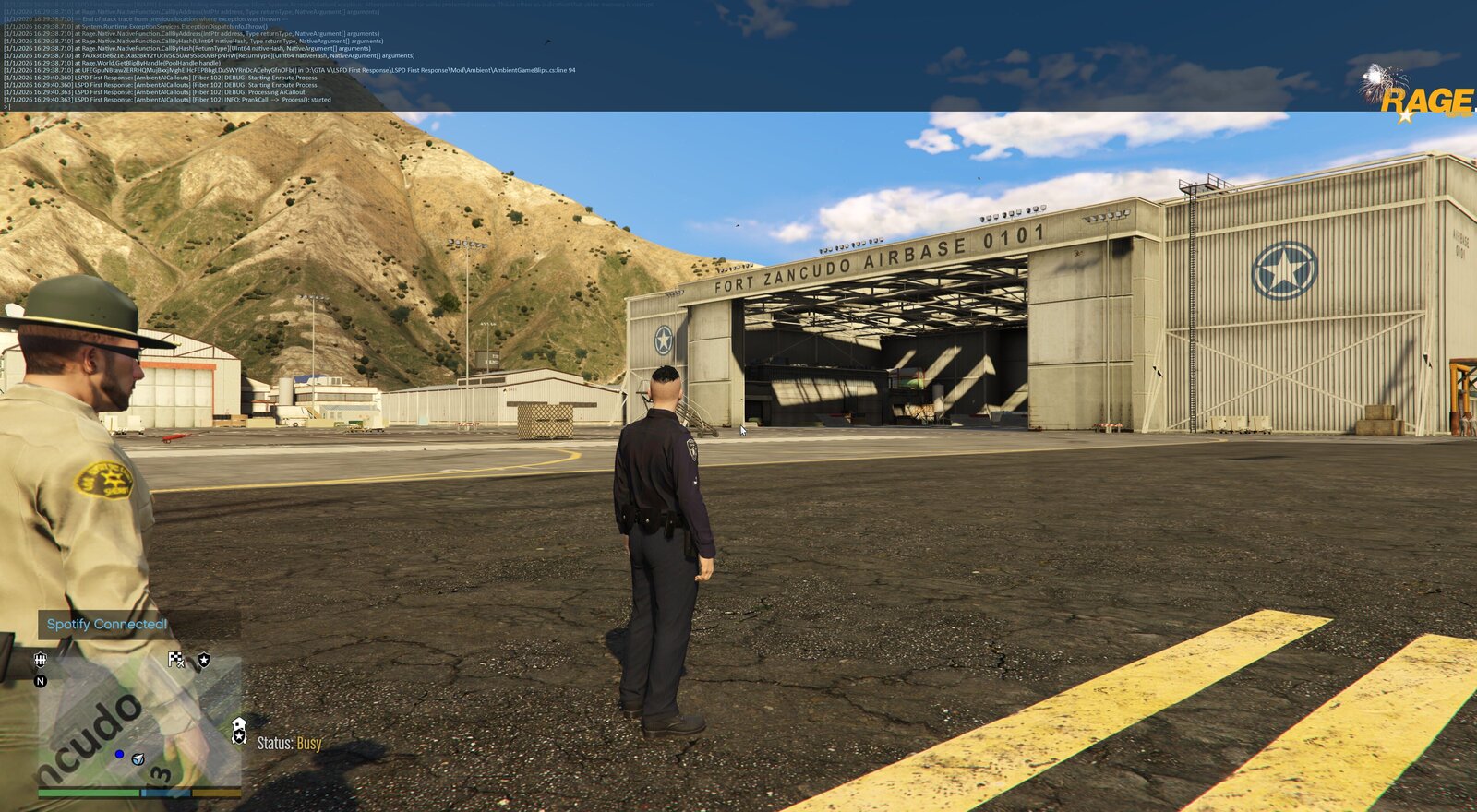The width and height of the screenshot is (1477, 812).
Task: Click the Spotify Connected notification
Action: click(107, 625)
